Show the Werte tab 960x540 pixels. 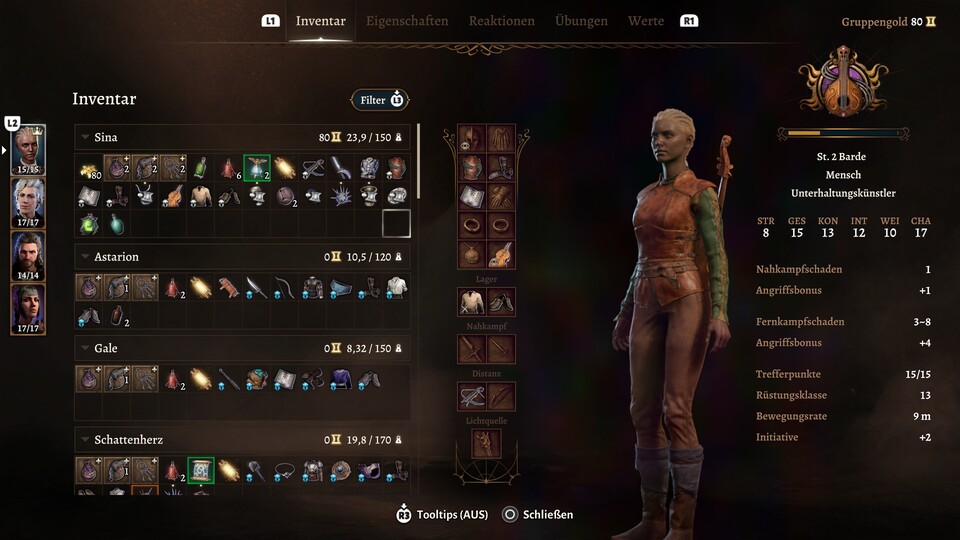[x=646, y=21]
